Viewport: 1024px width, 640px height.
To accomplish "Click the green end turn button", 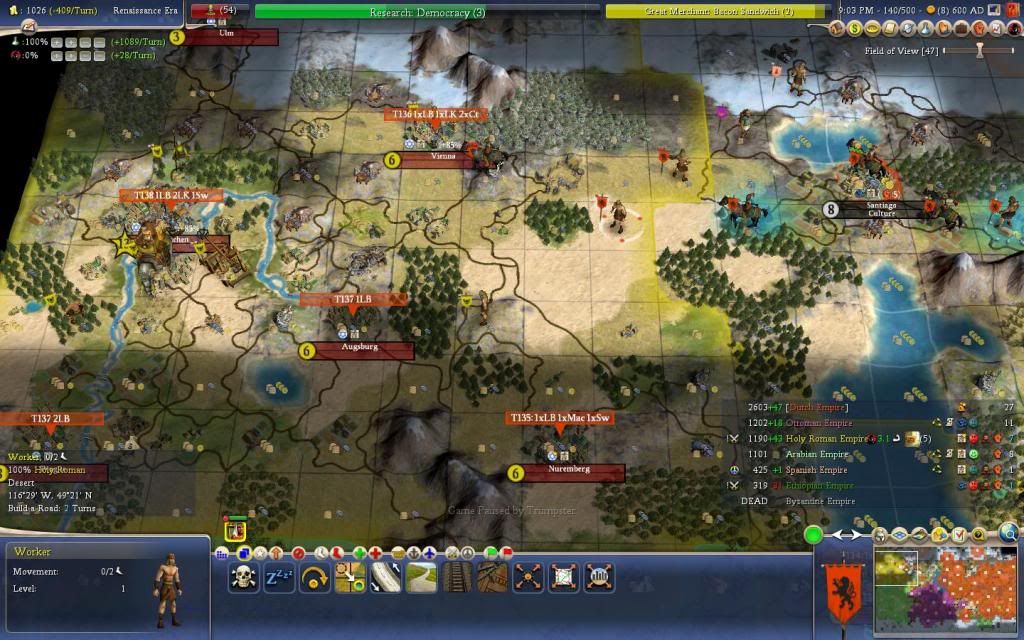I will 813,535.
